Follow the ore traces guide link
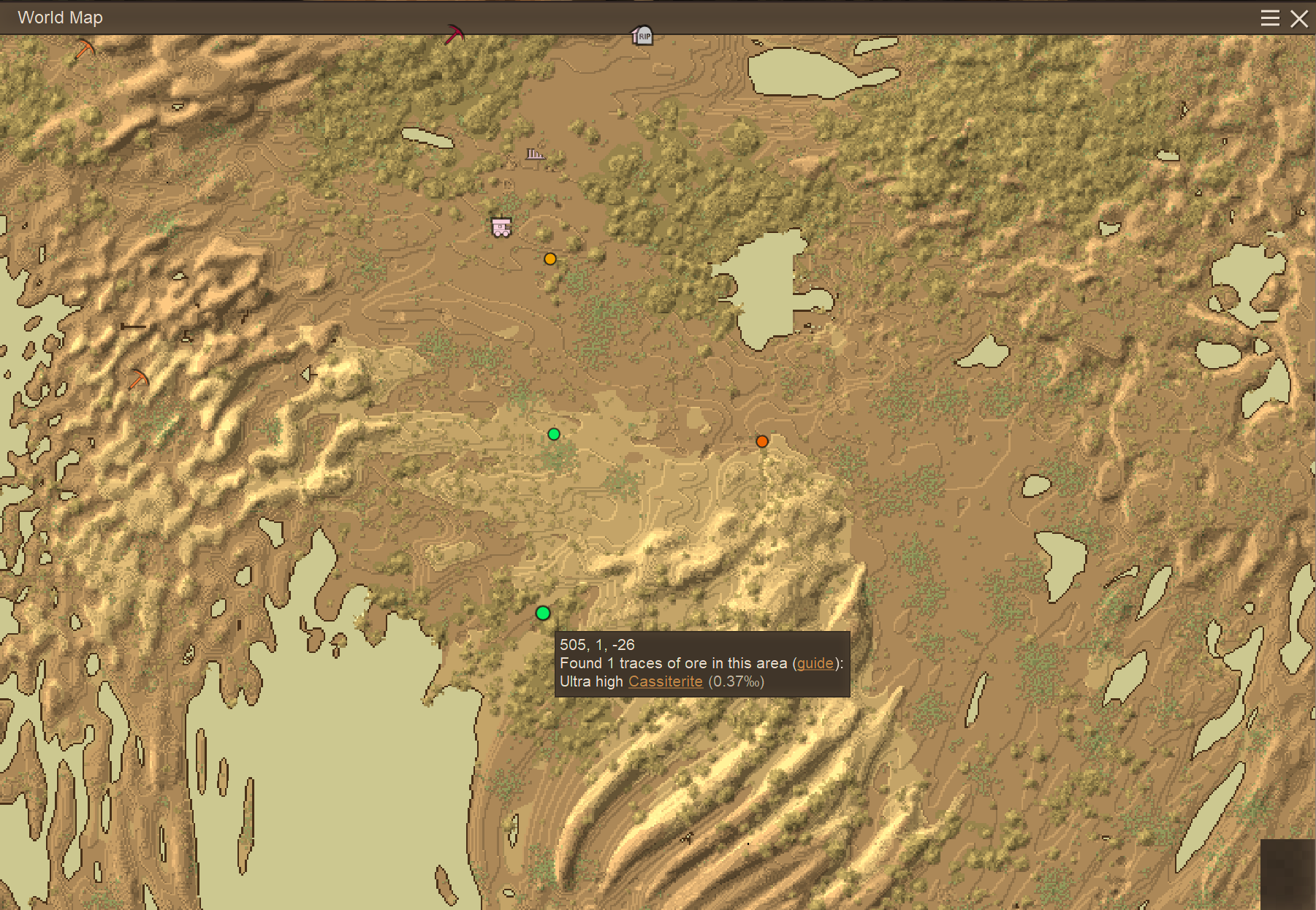Viewport: 1316px width, 910px height. click(x=815, y=663)
